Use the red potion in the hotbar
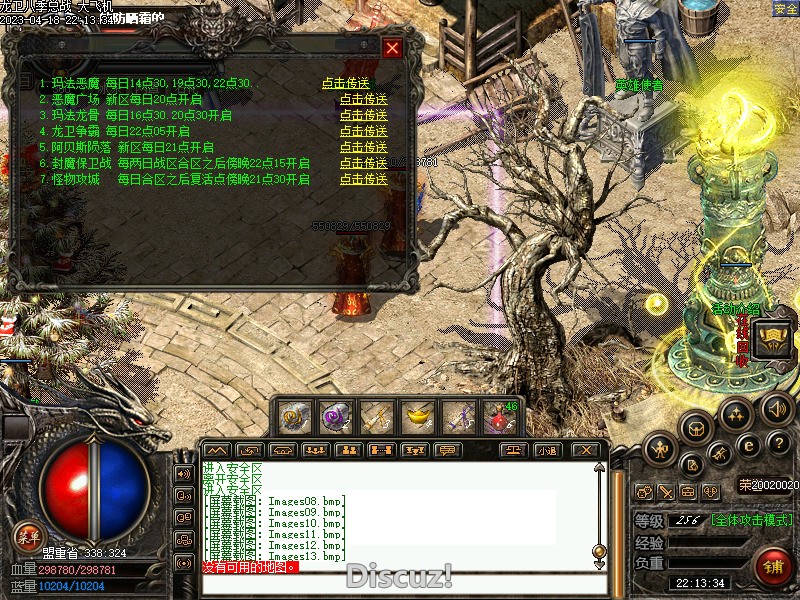Viewport: 800px width, 600px height. [499, 415]
